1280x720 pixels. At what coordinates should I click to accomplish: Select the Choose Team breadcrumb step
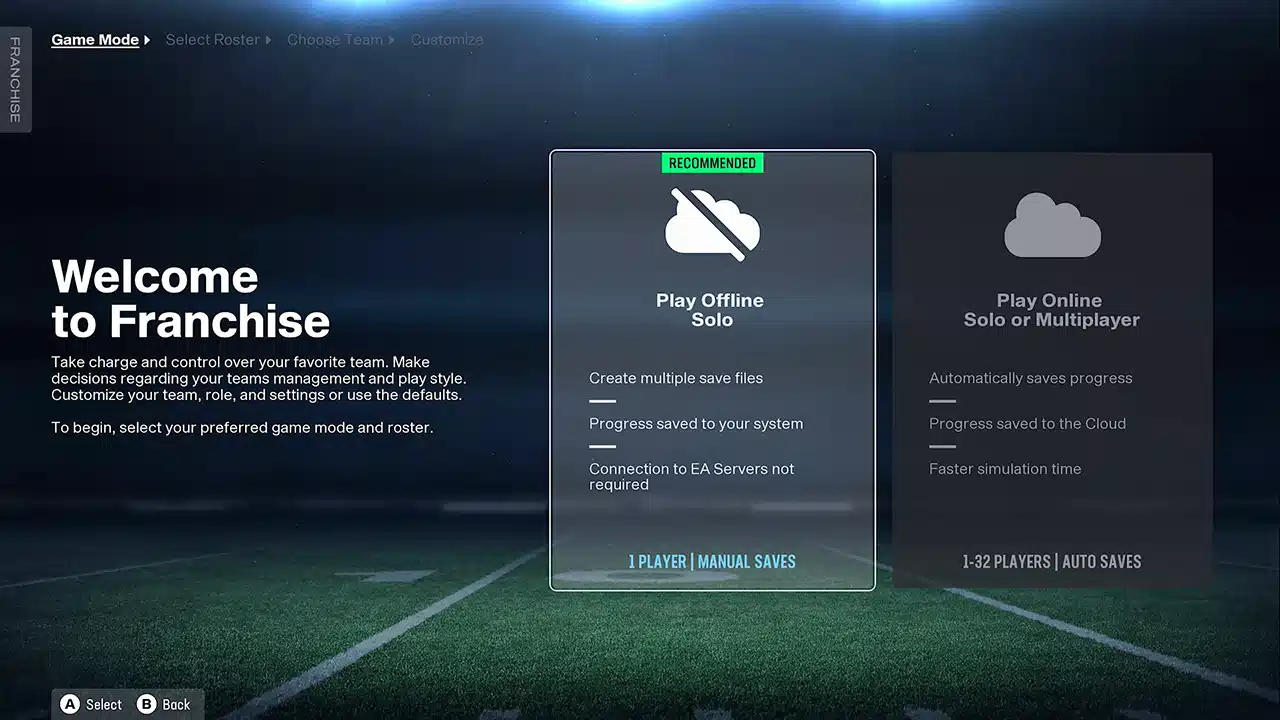click(x=334, y=39)
